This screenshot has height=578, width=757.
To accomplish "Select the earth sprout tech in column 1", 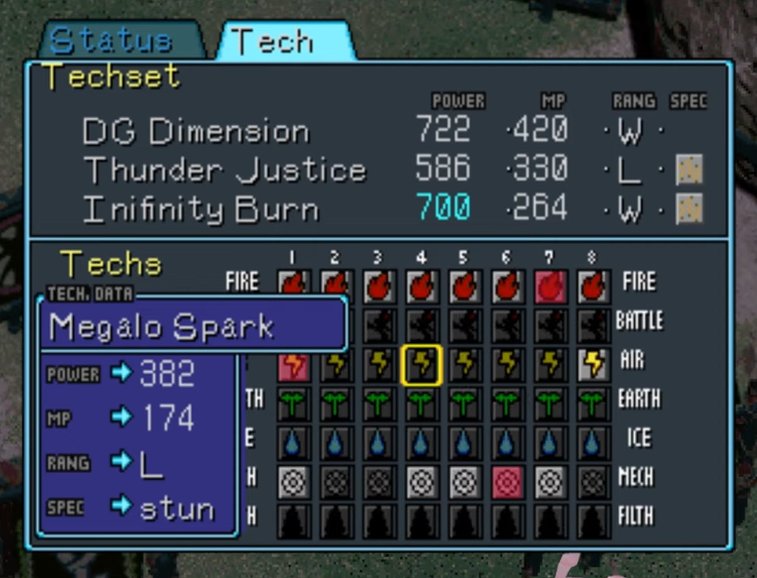I will (x=293, y=404).
